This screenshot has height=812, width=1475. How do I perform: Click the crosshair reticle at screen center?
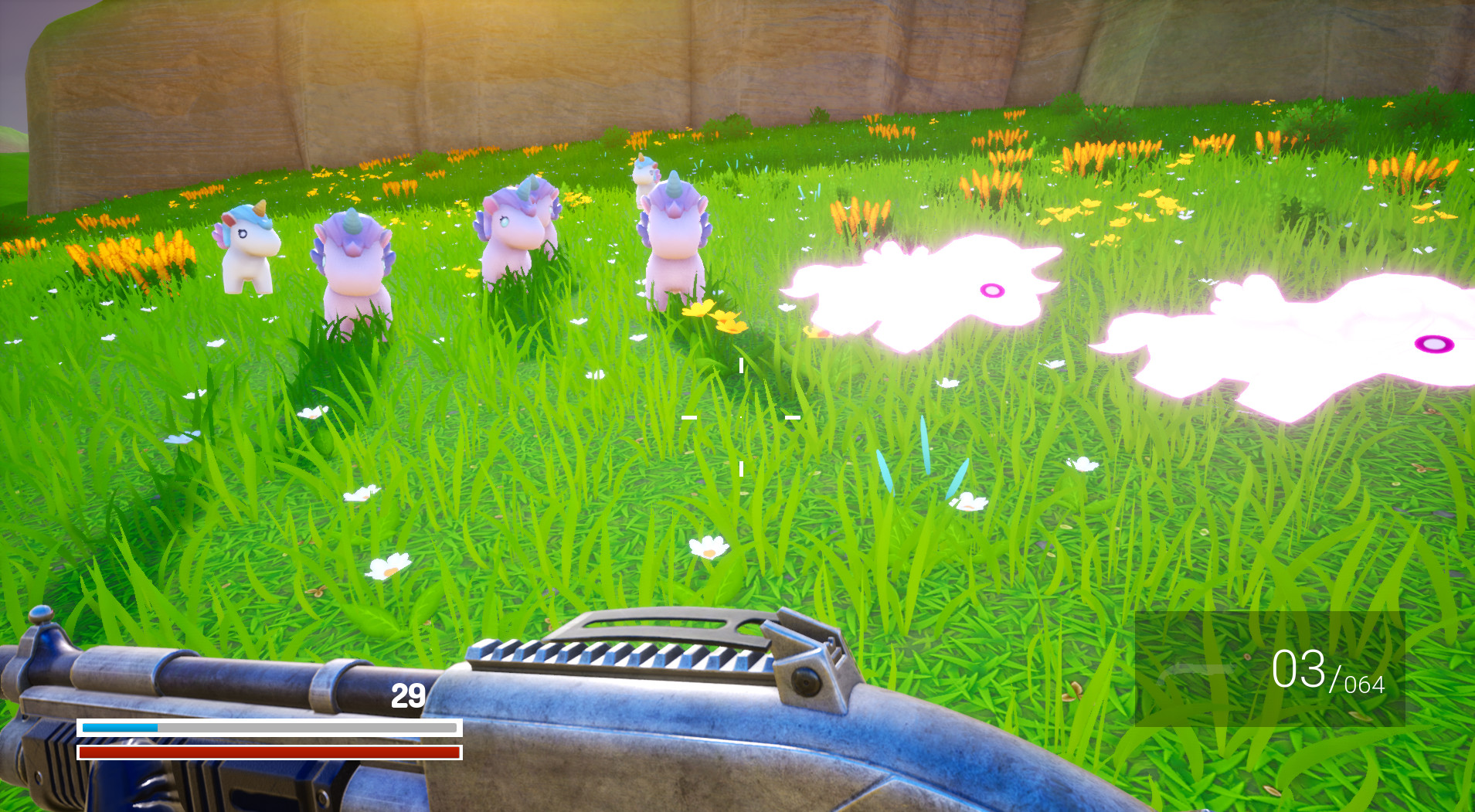pyautogui.click(x=740, y=417)
